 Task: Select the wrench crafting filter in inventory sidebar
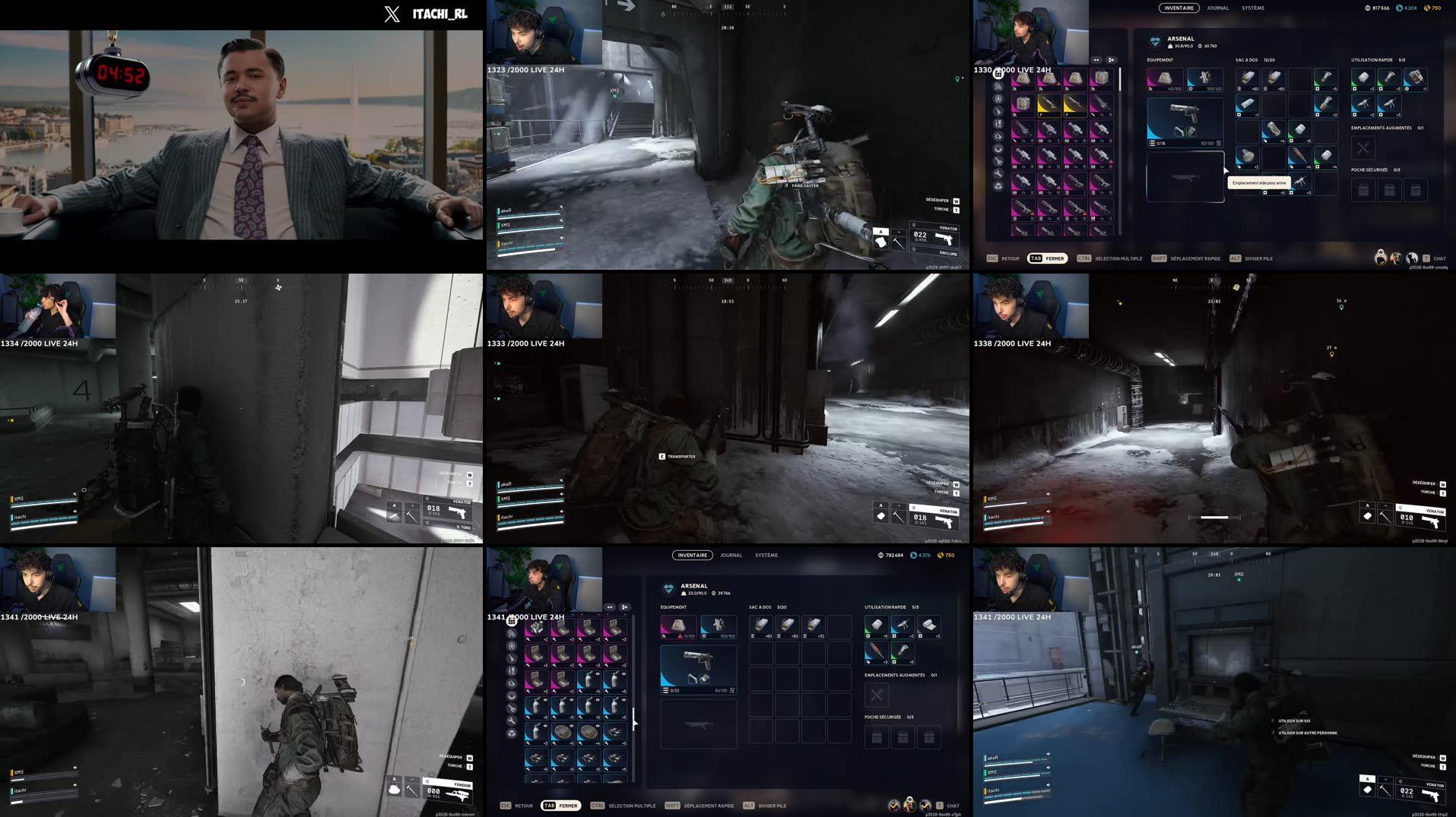pos(998,175)
